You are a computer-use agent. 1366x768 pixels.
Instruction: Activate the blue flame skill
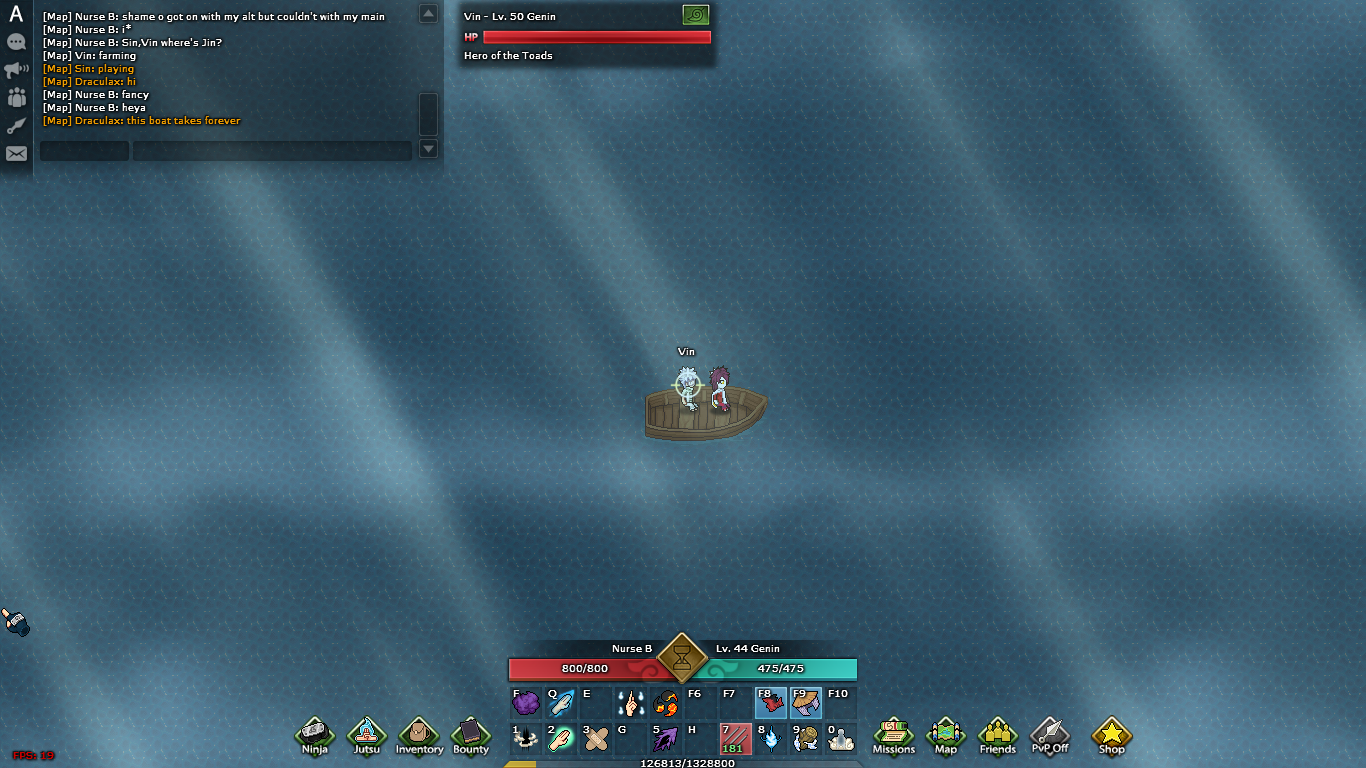point(770,739)
